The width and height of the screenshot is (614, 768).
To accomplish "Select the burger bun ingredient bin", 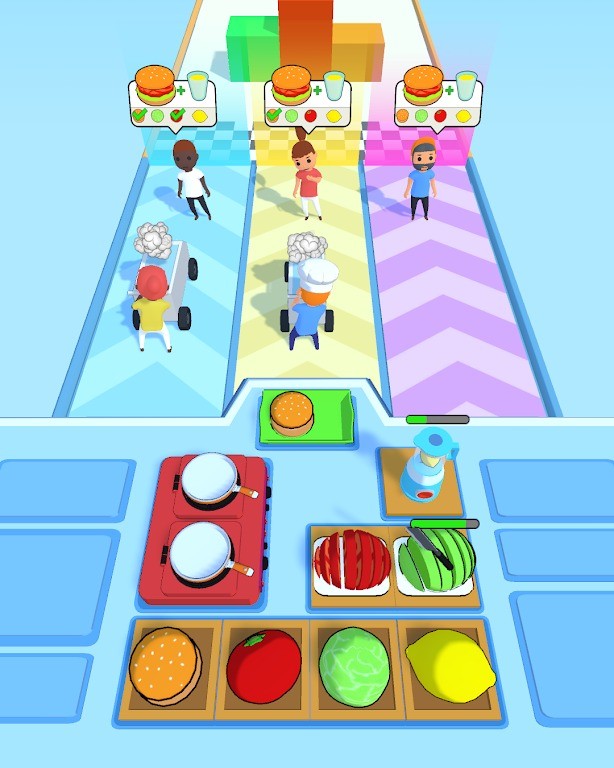I will (x=166, y=666).
